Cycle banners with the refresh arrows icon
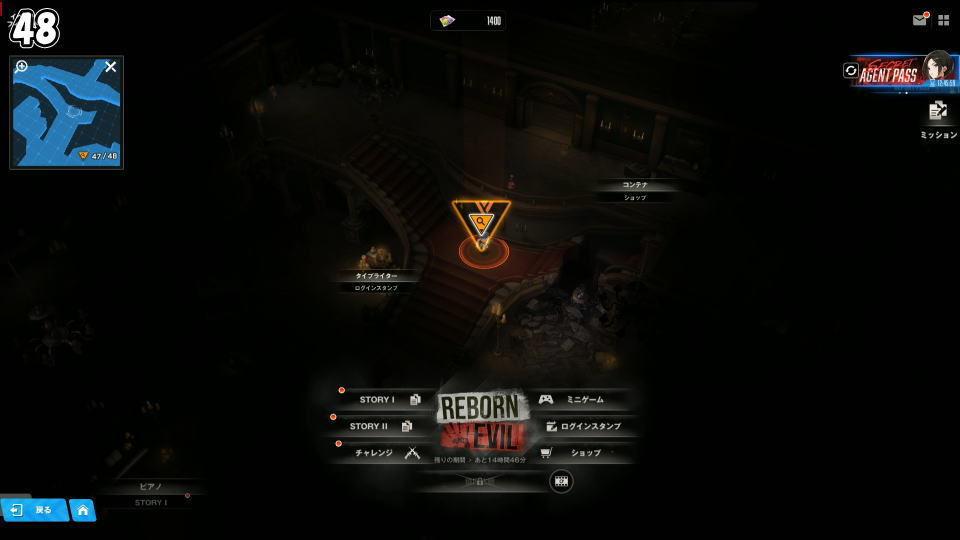 click(851, 71)
